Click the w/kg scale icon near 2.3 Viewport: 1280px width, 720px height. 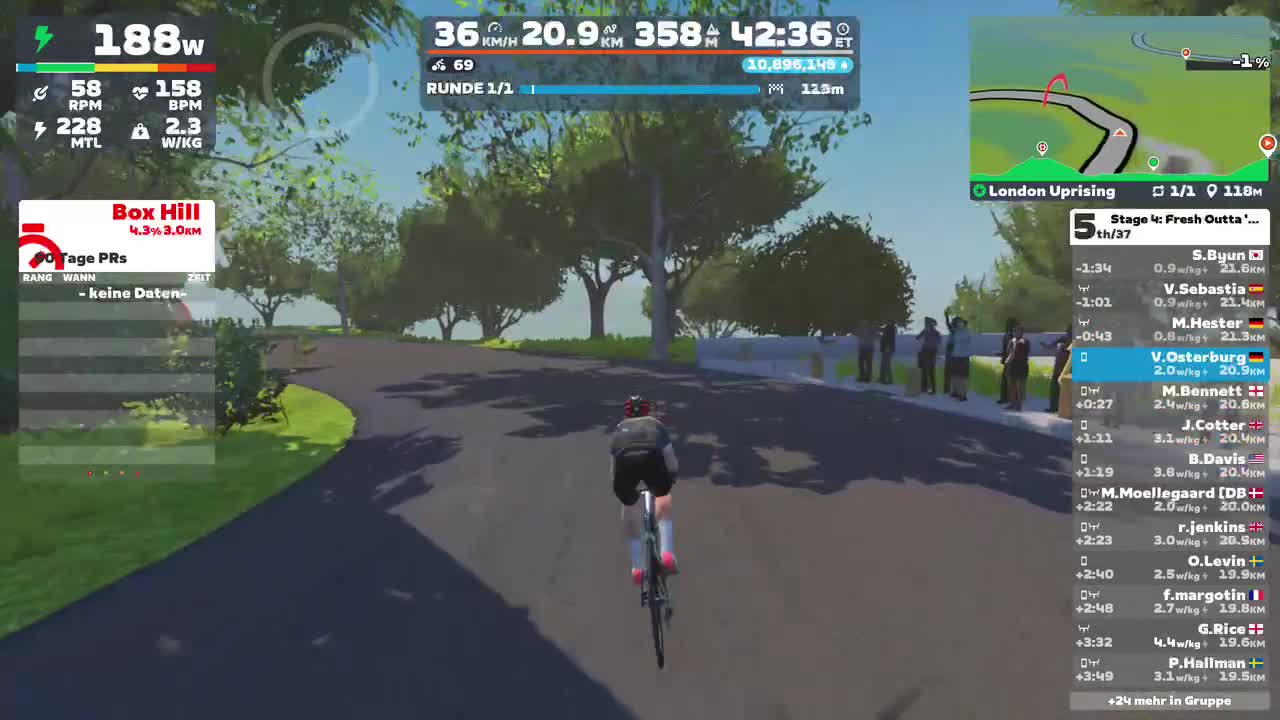[x=140, y=130]
